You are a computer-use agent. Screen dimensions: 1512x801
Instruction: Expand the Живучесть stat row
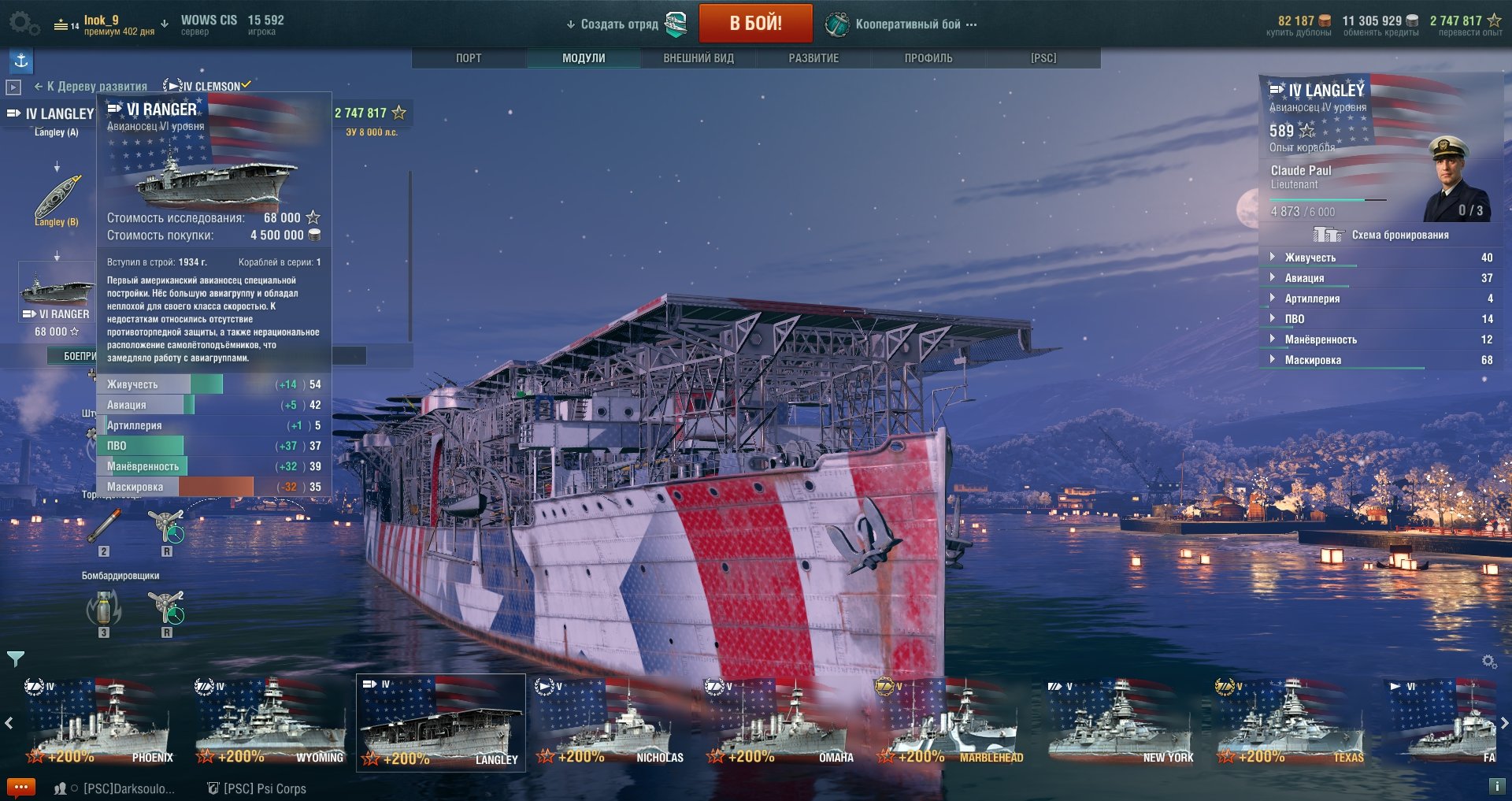(1310, 258)
